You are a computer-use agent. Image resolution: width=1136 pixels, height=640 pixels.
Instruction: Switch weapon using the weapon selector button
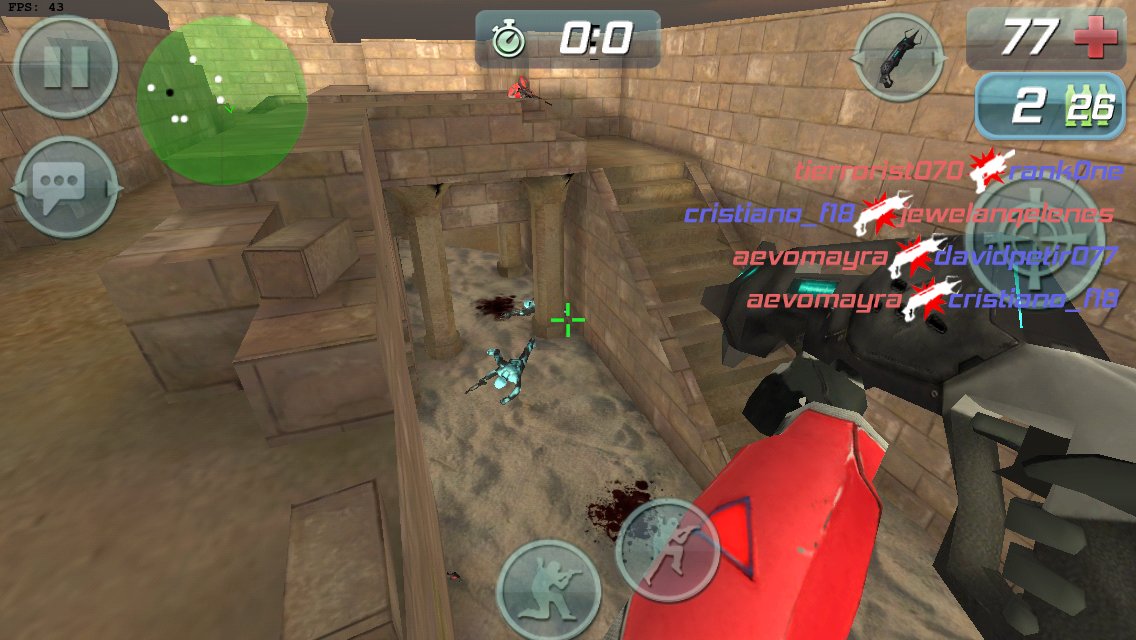click(899, 57)
